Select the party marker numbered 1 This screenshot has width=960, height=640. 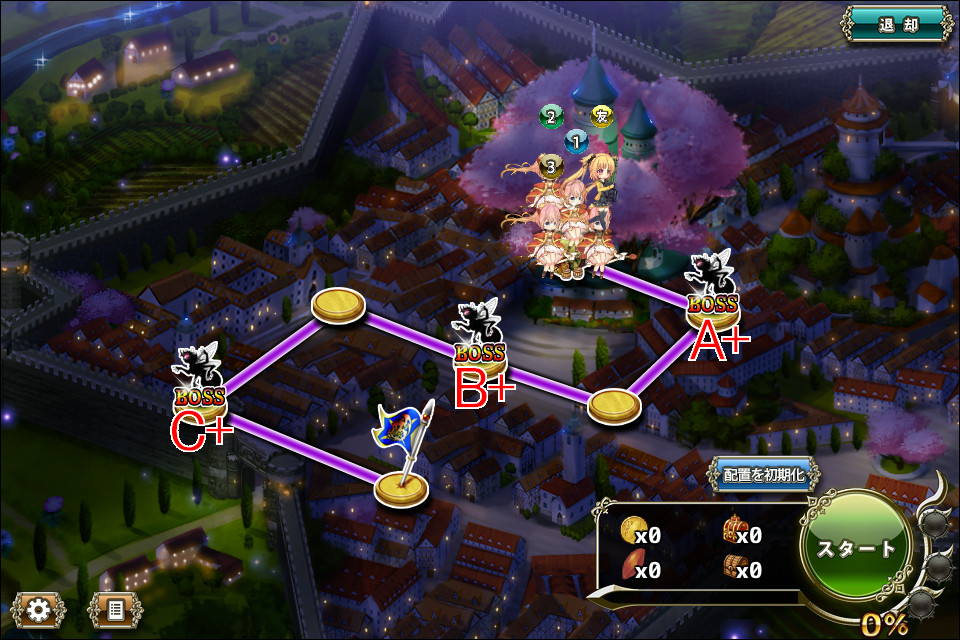(x=575, y=141)
